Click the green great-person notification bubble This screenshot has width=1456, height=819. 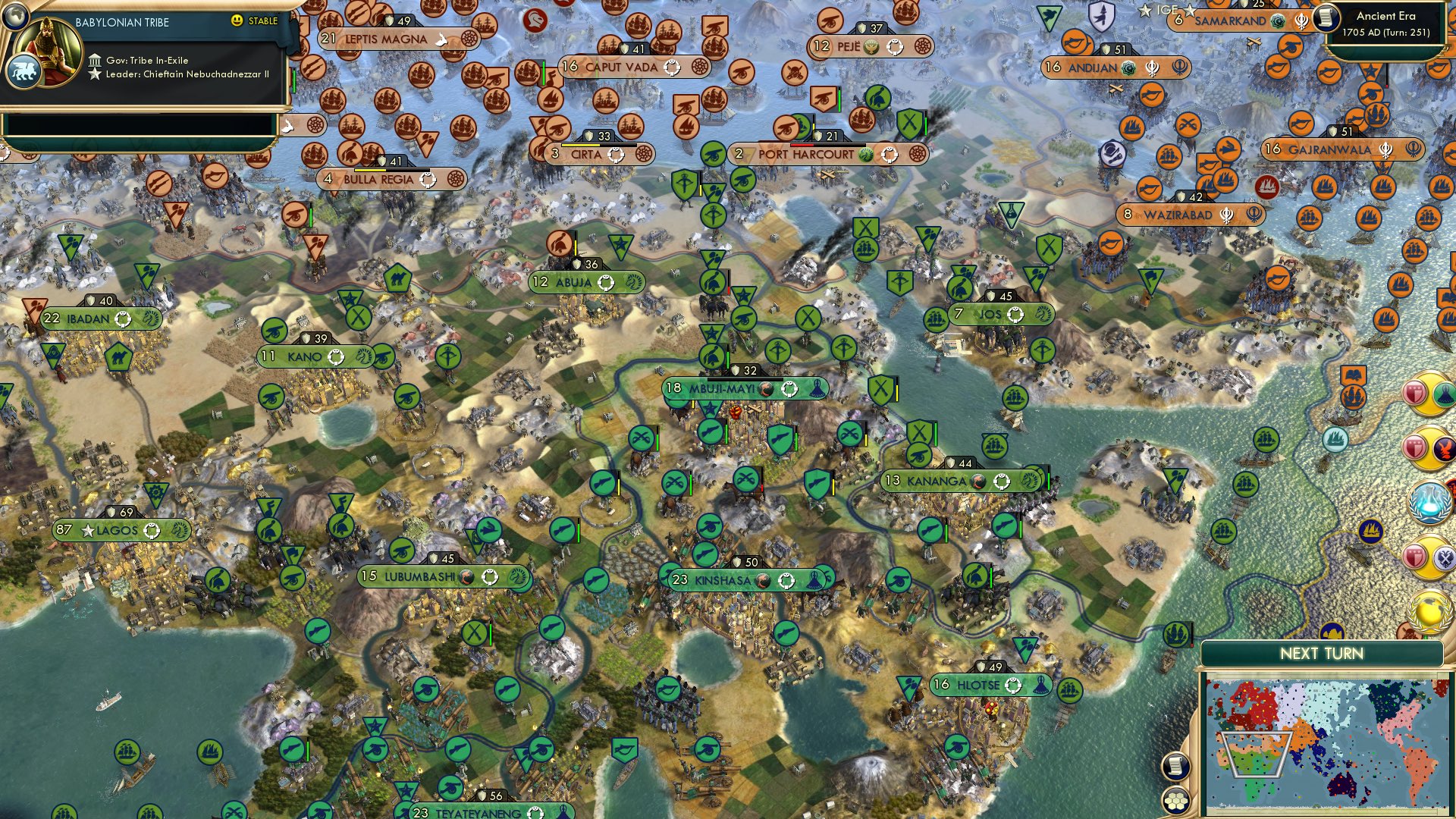pos(1445,394)
